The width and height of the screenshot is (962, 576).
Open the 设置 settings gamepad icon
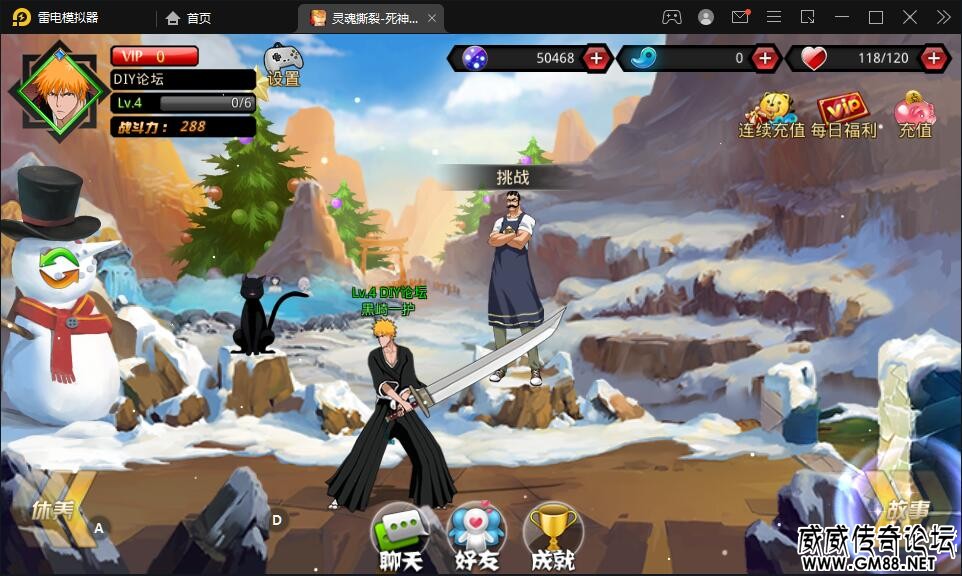coord(282,65)
